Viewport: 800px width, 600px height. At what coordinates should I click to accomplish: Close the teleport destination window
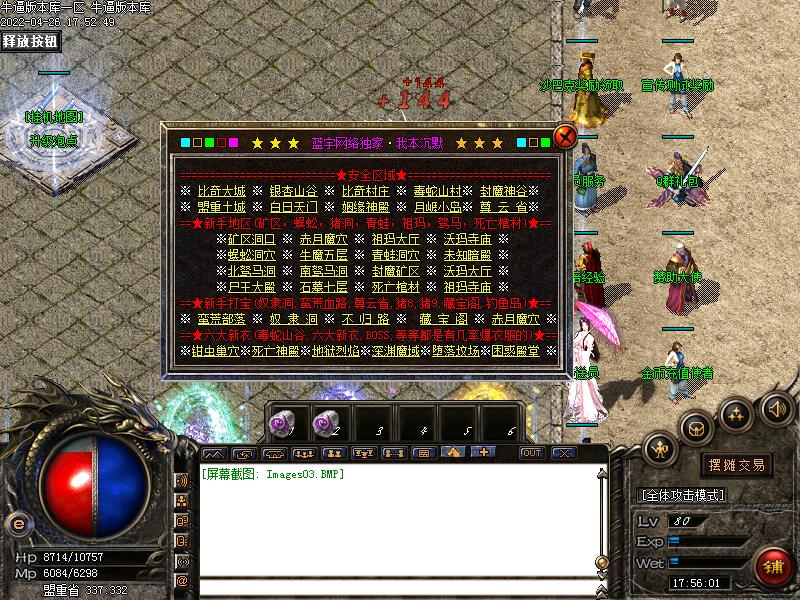point(565,137)
